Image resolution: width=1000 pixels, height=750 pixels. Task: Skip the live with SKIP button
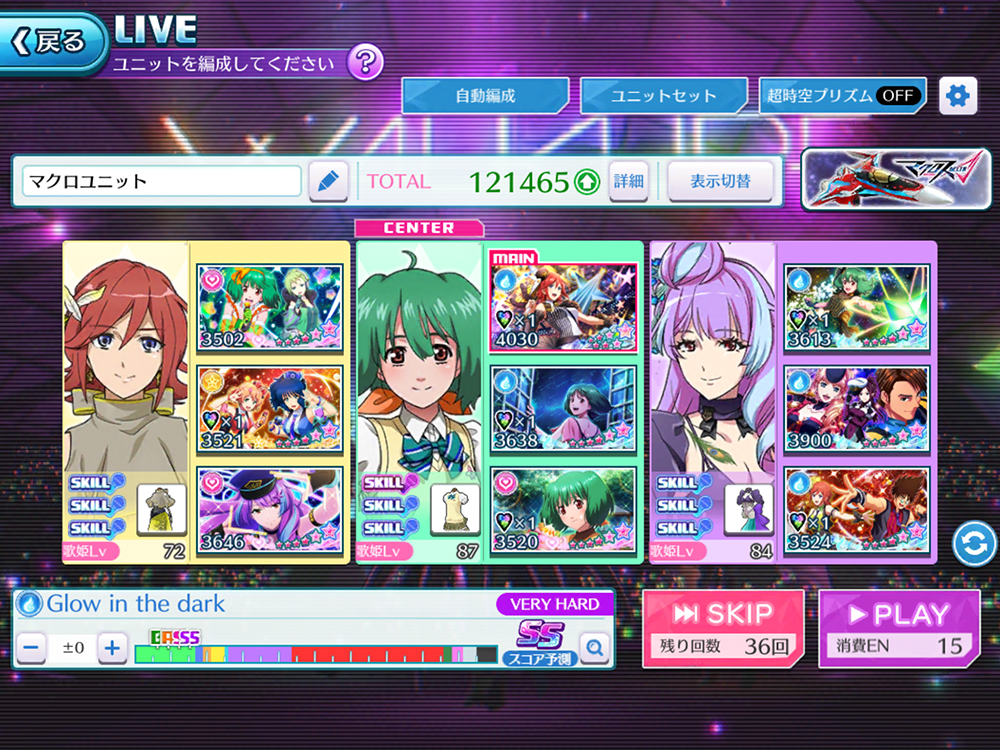[723, 628]
